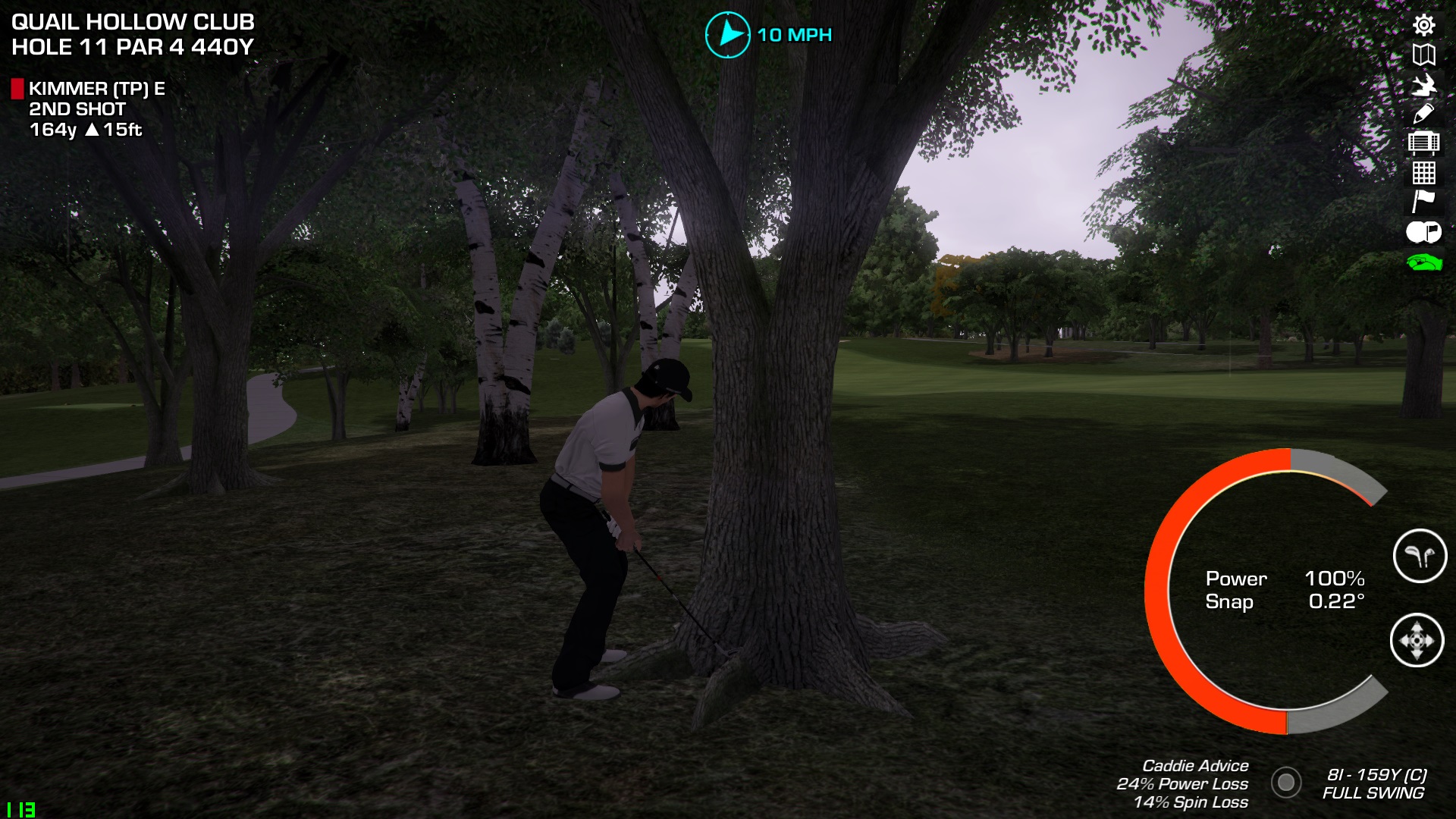The height and width of the screenshot is (819, 1456).
Task: Click the flying bird flyover icon
Action: 1423,84
